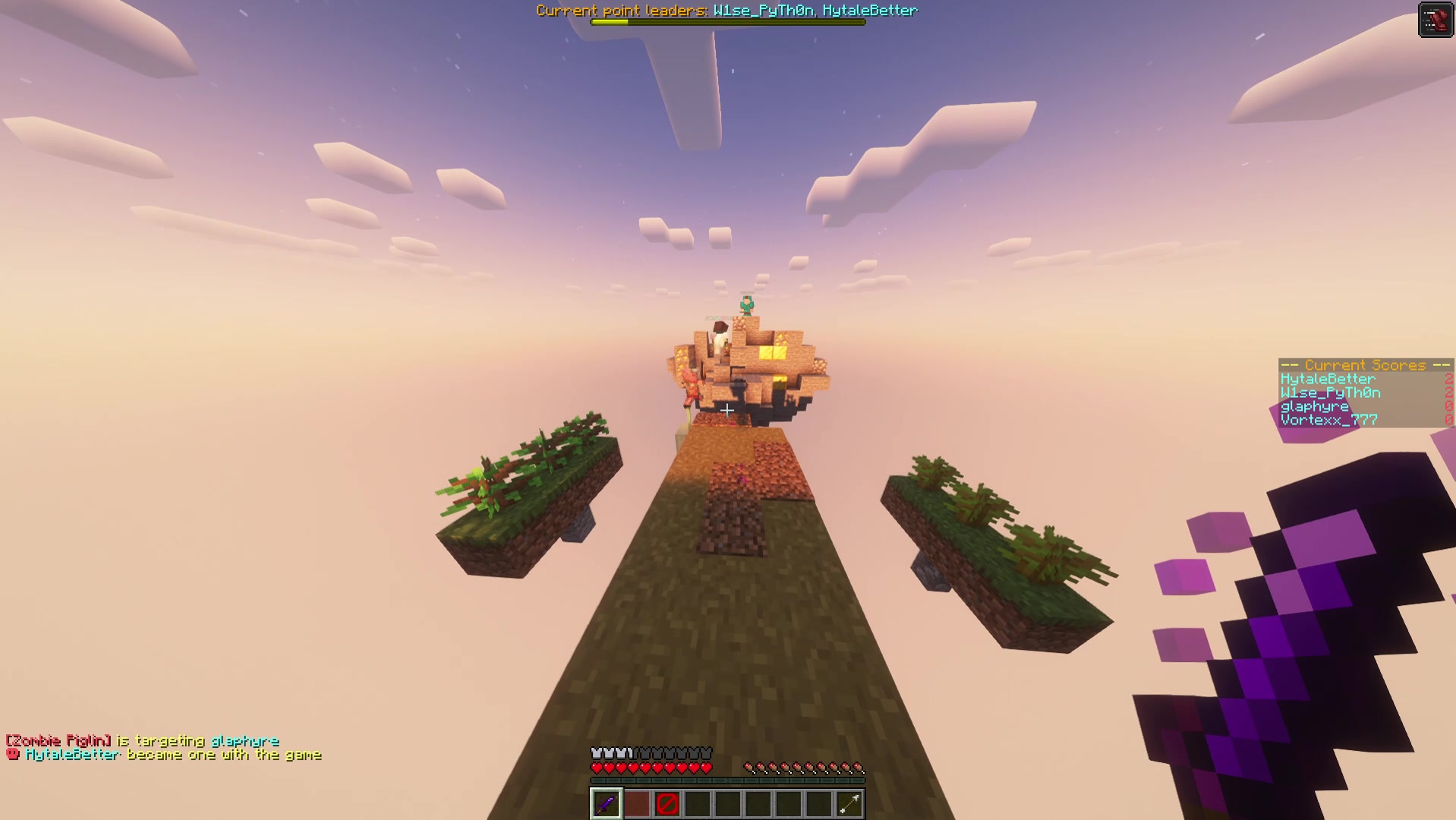This screenshot has width=1456, height=820.
Task: Select the red mushroom block in hotbar slot two
Action: pos(636,804)
